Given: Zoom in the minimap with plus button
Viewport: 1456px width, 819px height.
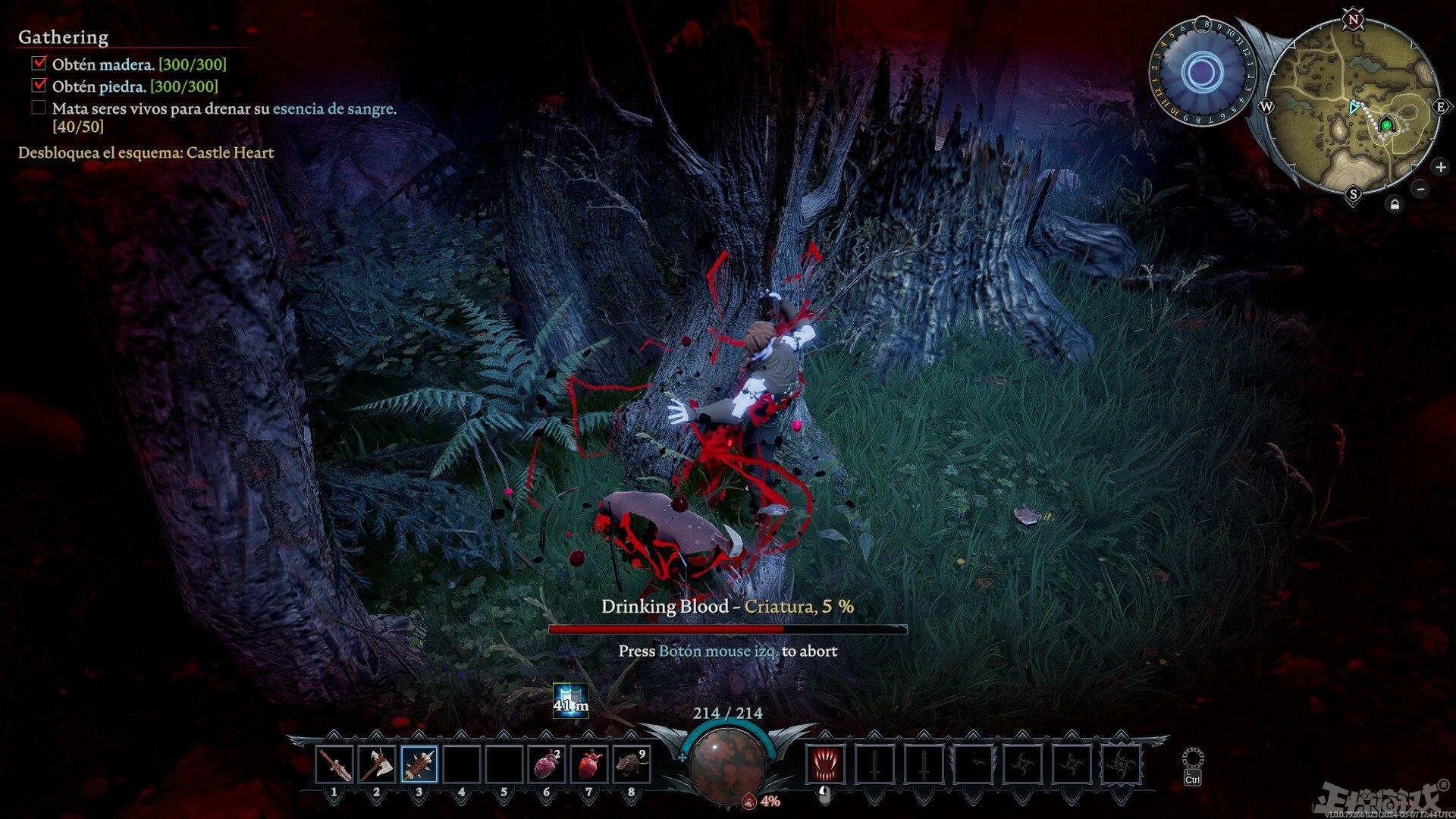Looking at the screenshot, I should (x=1440, y=167).
